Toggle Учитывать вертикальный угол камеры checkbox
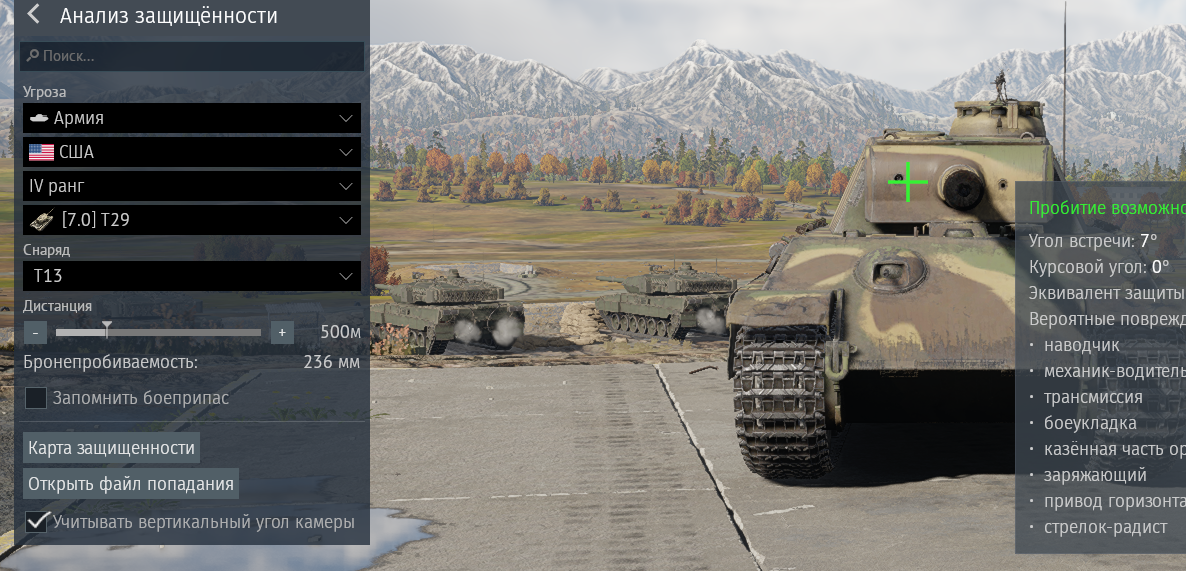 click(x=37, y=521)
